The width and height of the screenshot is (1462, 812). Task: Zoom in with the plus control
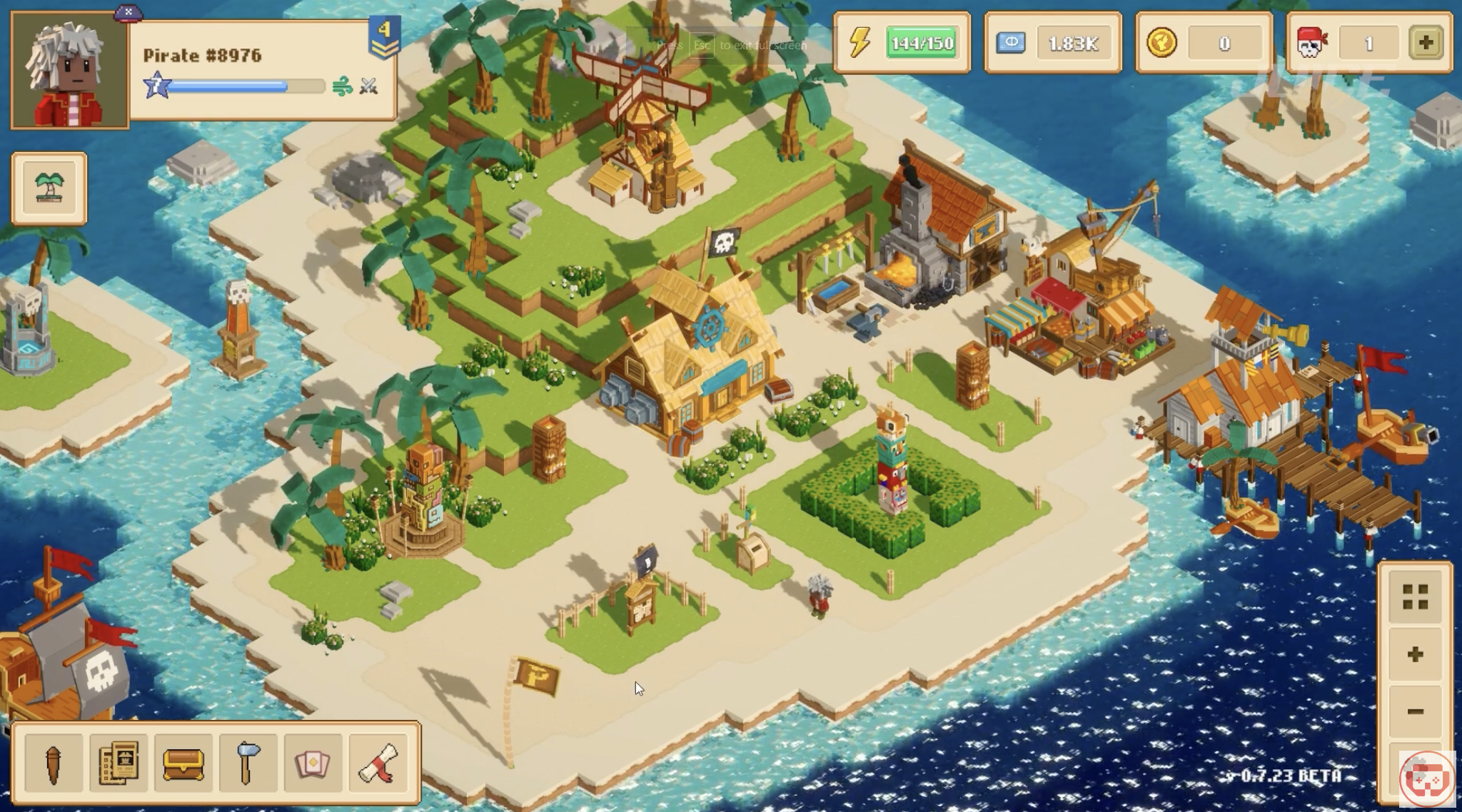(x=1415, y=654)
